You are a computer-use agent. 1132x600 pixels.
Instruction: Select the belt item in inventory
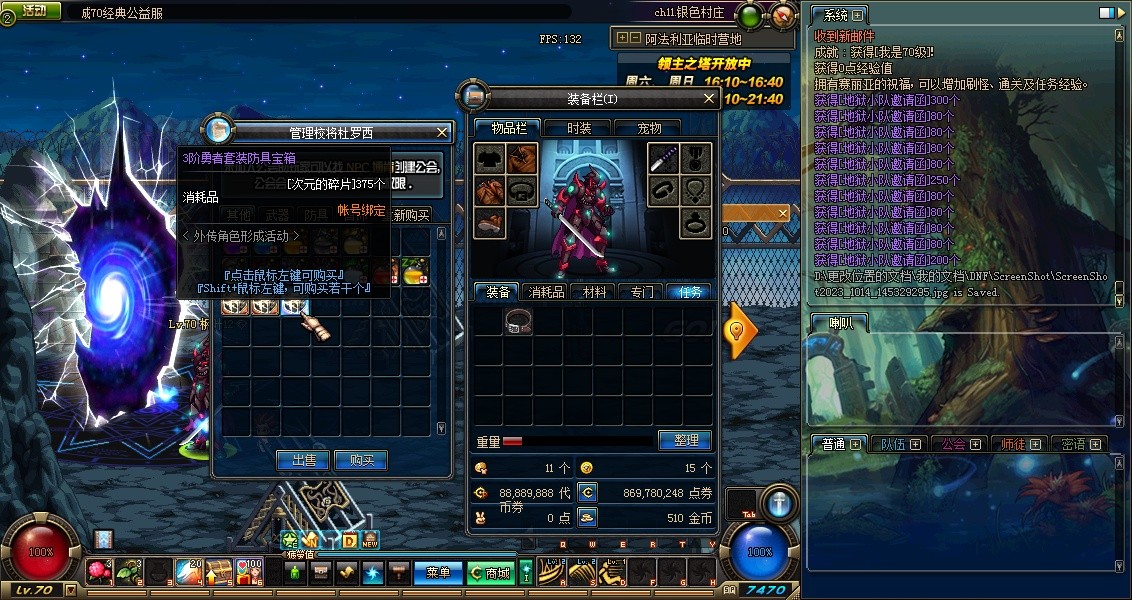[x=518, y=320]
